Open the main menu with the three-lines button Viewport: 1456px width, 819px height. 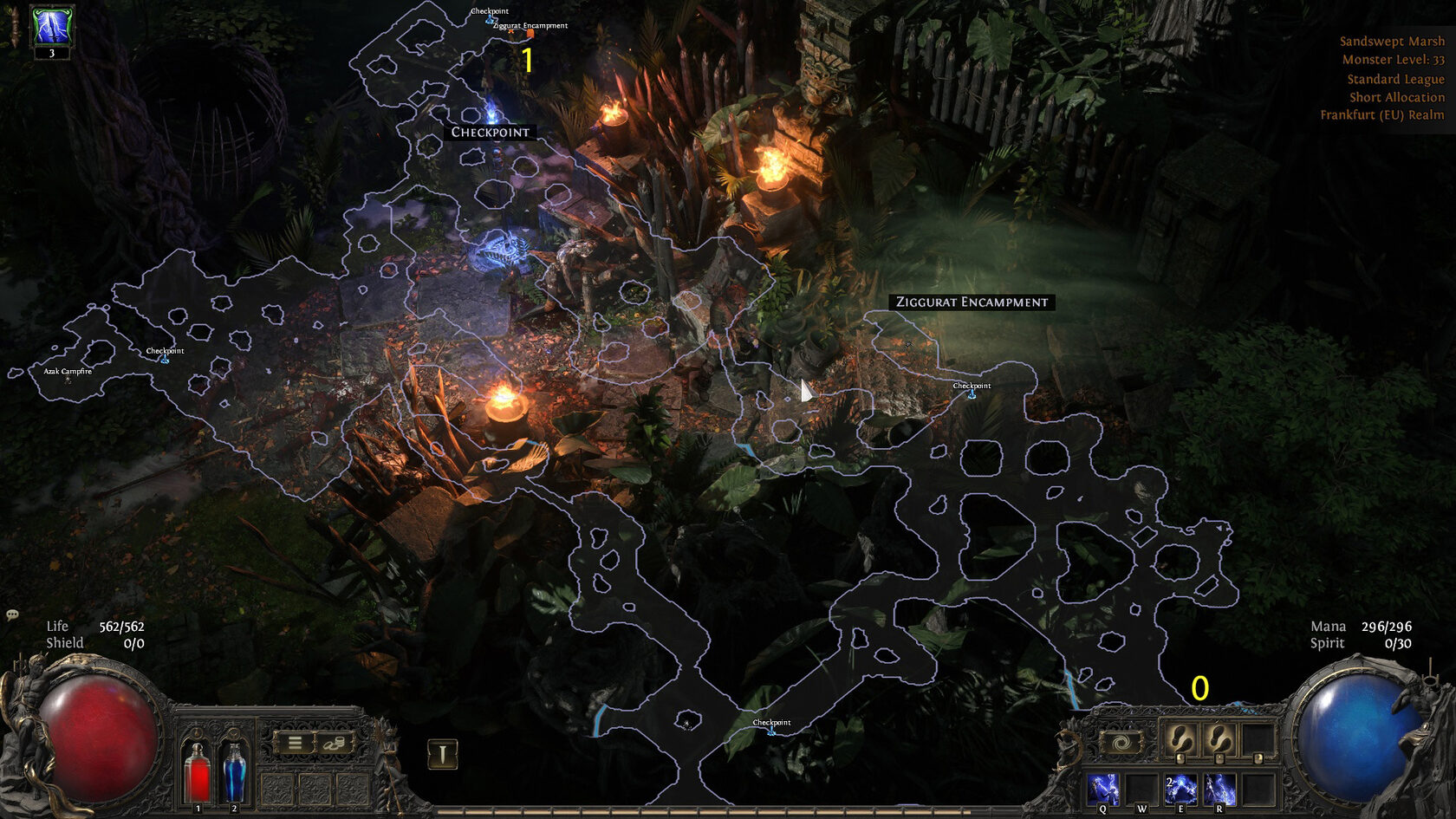(295, 743)
